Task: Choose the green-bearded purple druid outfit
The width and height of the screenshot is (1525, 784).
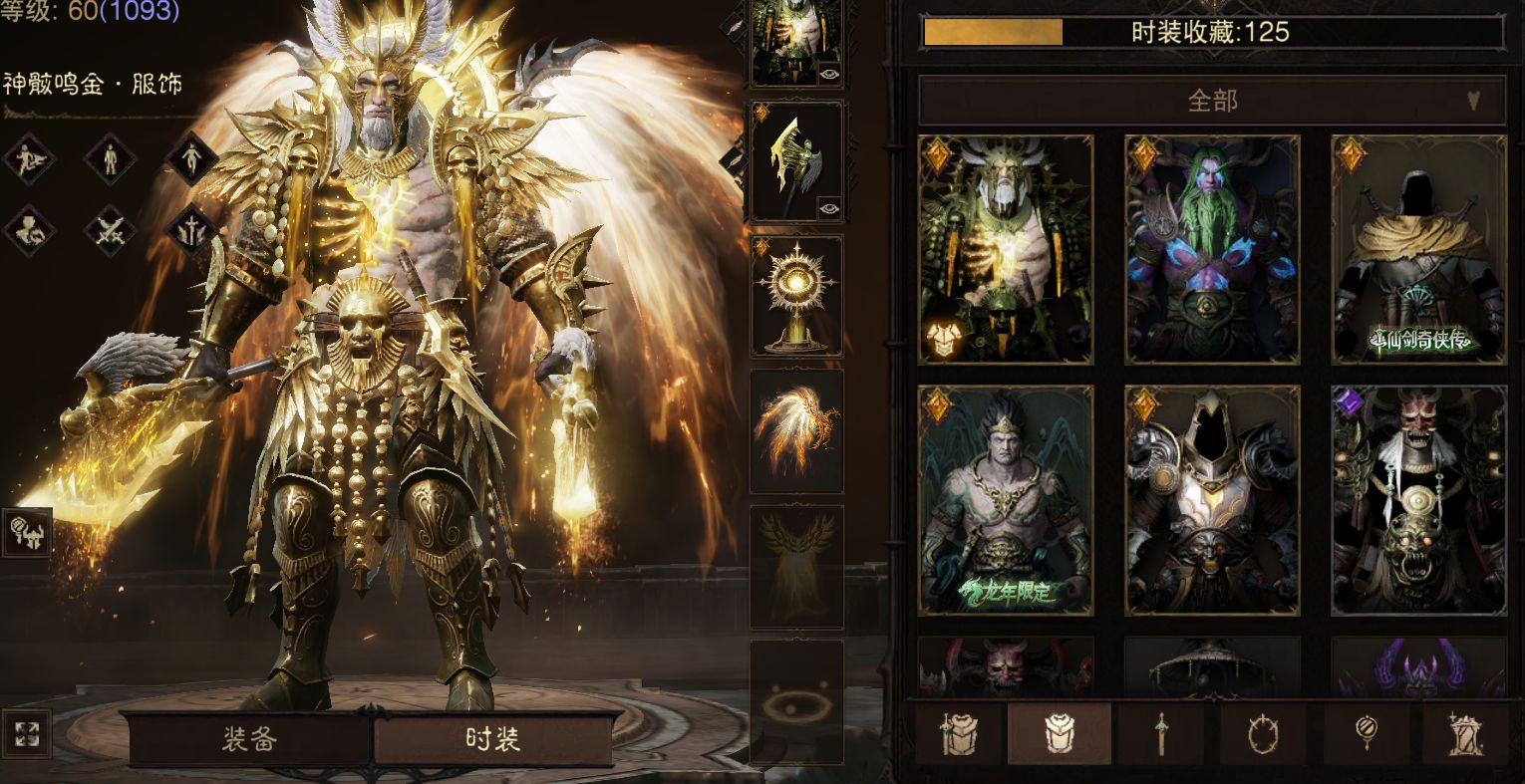Action: point(1212,249)
